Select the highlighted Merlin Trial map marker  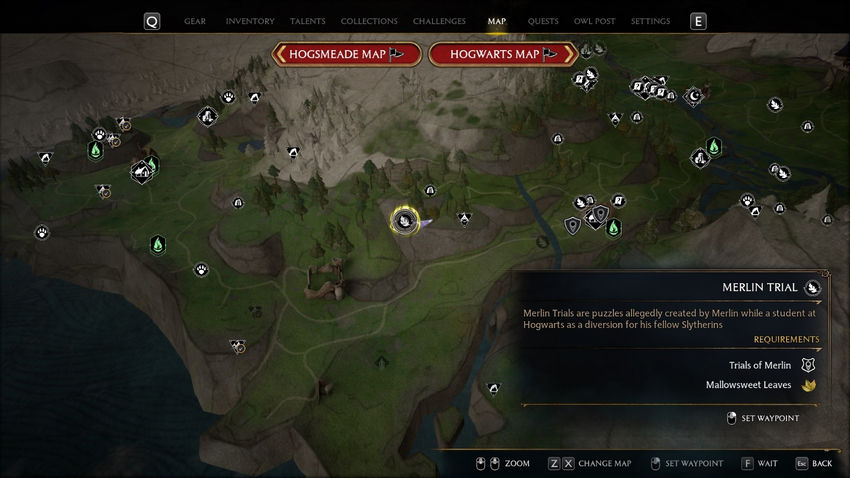404,221
